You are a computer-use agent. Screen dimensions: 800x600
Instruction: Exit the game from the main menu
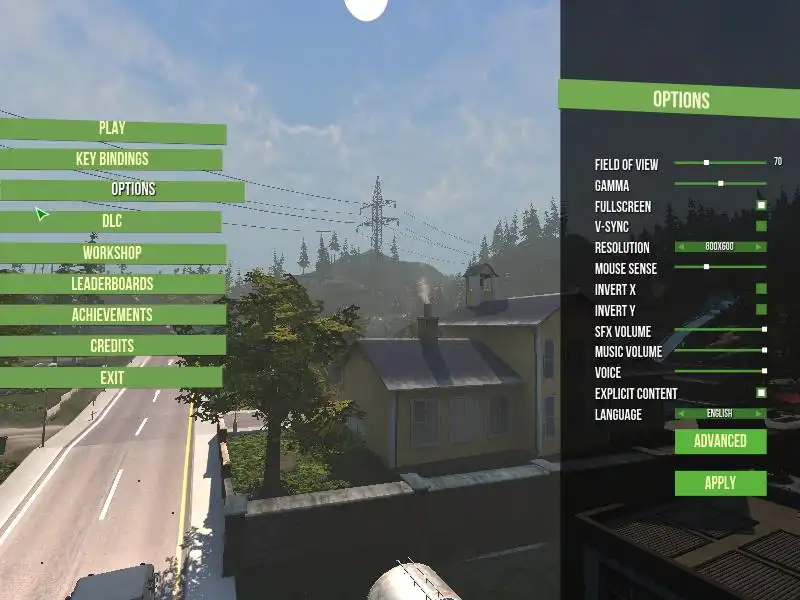(x=112, y=378)
